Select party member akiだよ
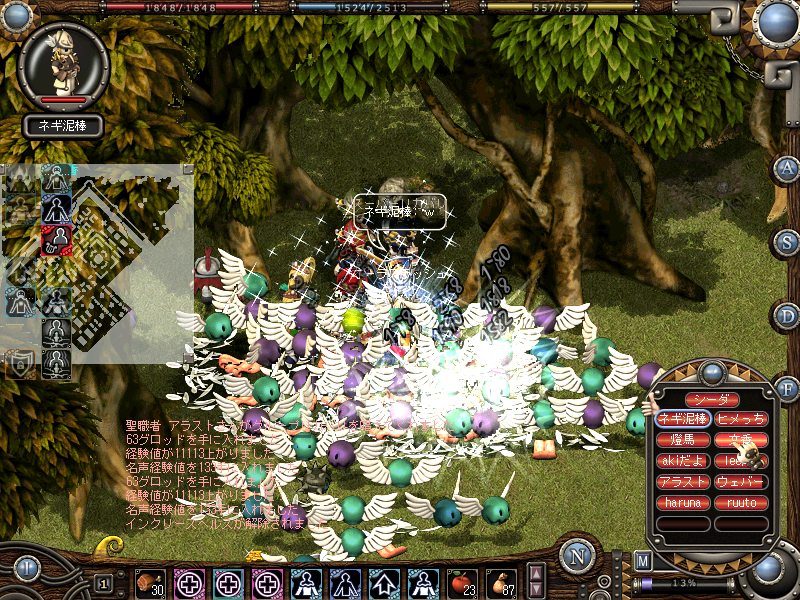This screenshot has height=600, width=800. [x=684, y=461]
